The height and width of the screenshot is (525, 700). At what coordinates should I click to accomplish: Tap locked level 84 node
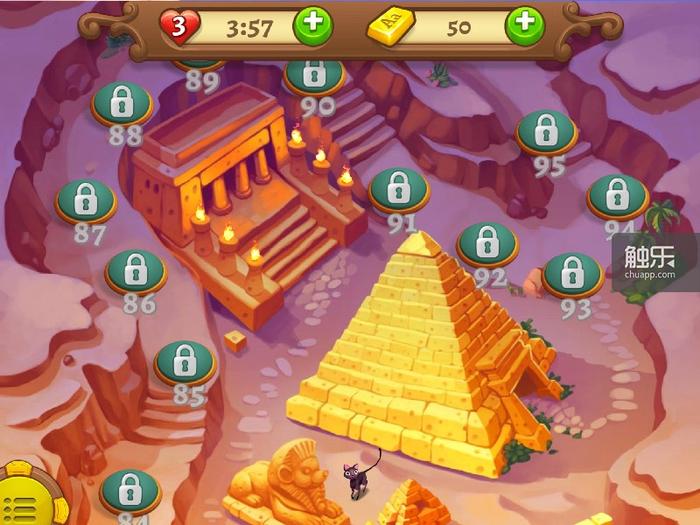130,490
